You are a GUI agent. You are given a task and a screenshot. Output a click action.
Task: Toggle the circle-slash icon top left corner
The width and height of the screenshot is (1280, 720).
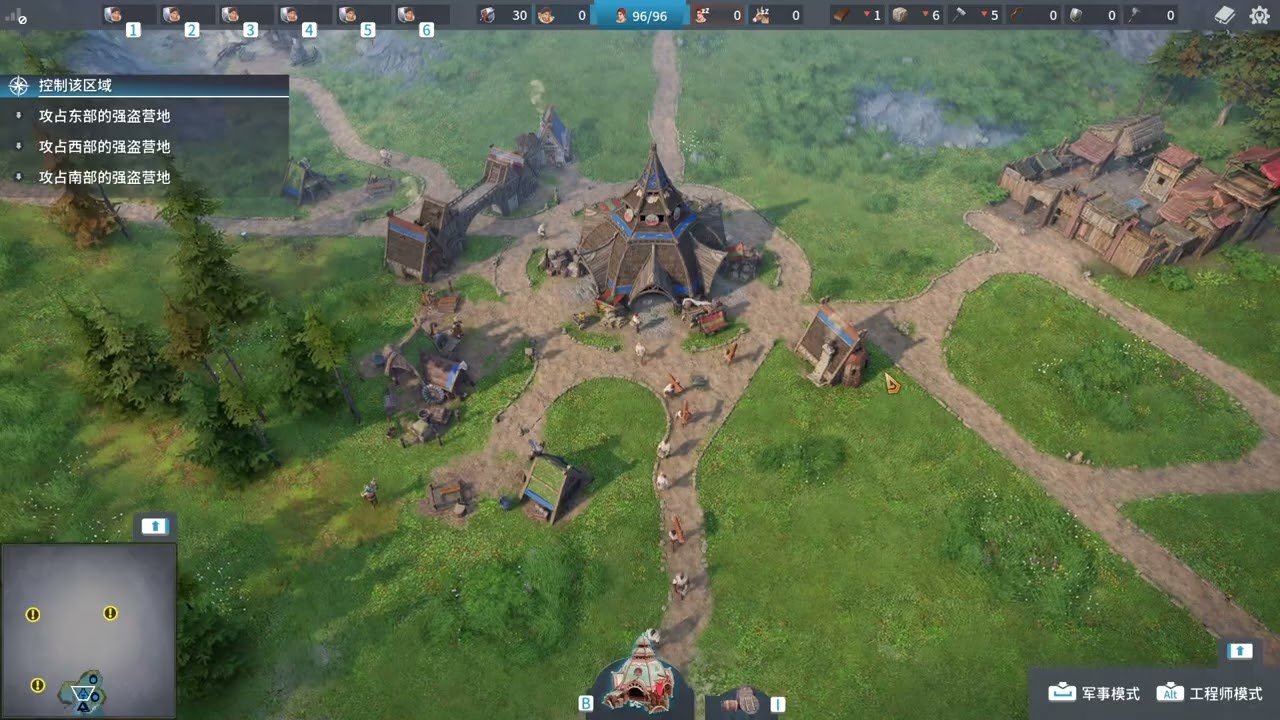tap(23, 19)
